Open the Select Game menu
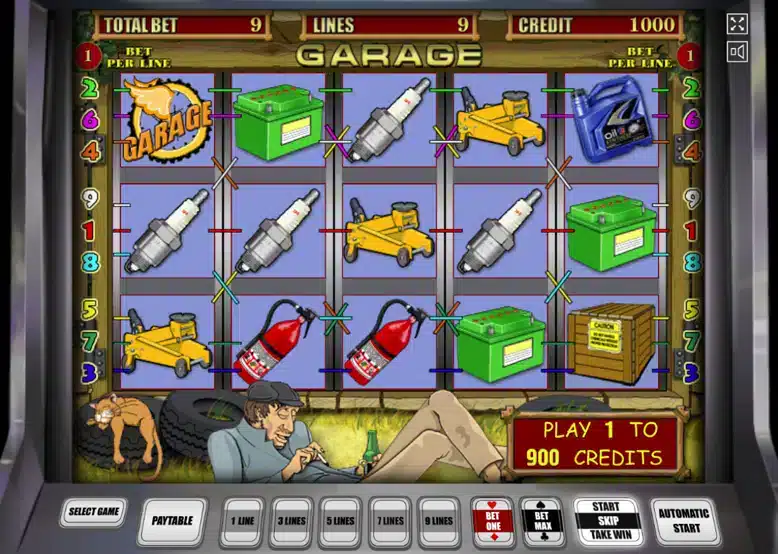Viewport: 778px width, 554px height. click(x=94, y=512)
